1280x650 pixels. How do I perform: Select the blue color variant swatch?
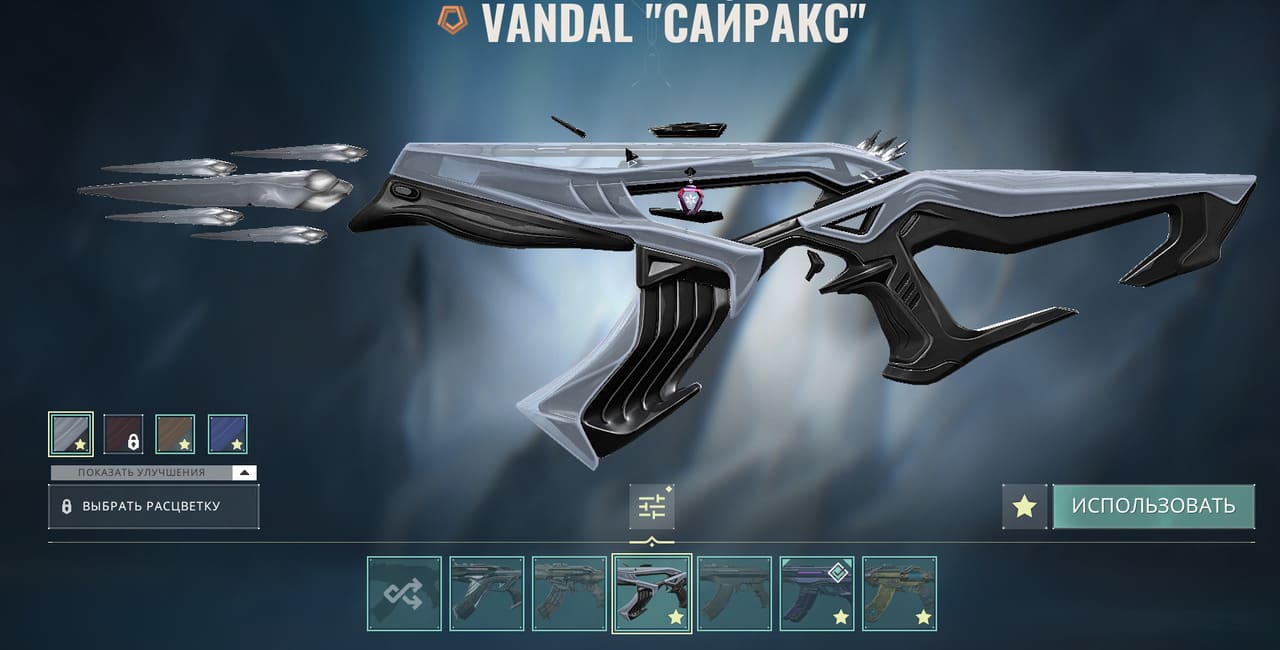click(227, 434)
